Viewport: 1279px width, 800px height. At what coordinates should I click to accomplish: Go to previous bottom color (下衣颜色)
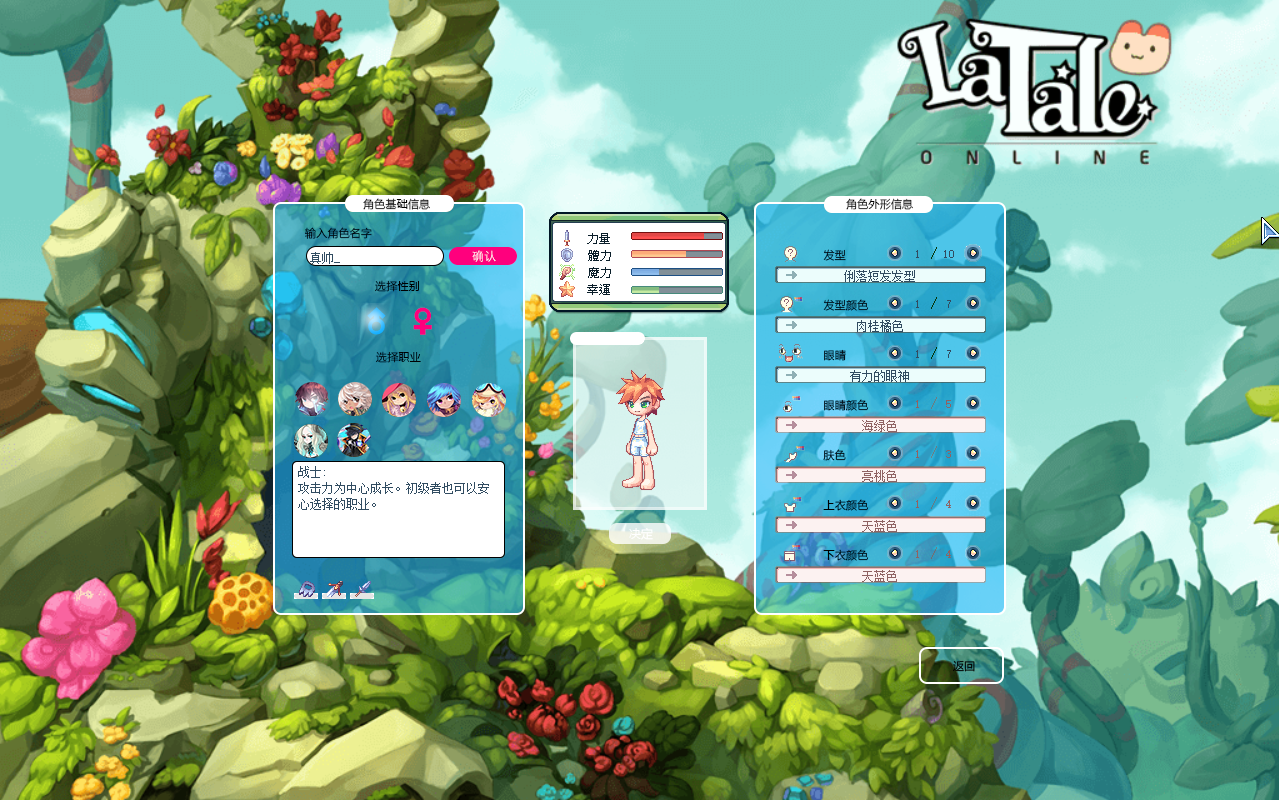[x=894, y=553]
